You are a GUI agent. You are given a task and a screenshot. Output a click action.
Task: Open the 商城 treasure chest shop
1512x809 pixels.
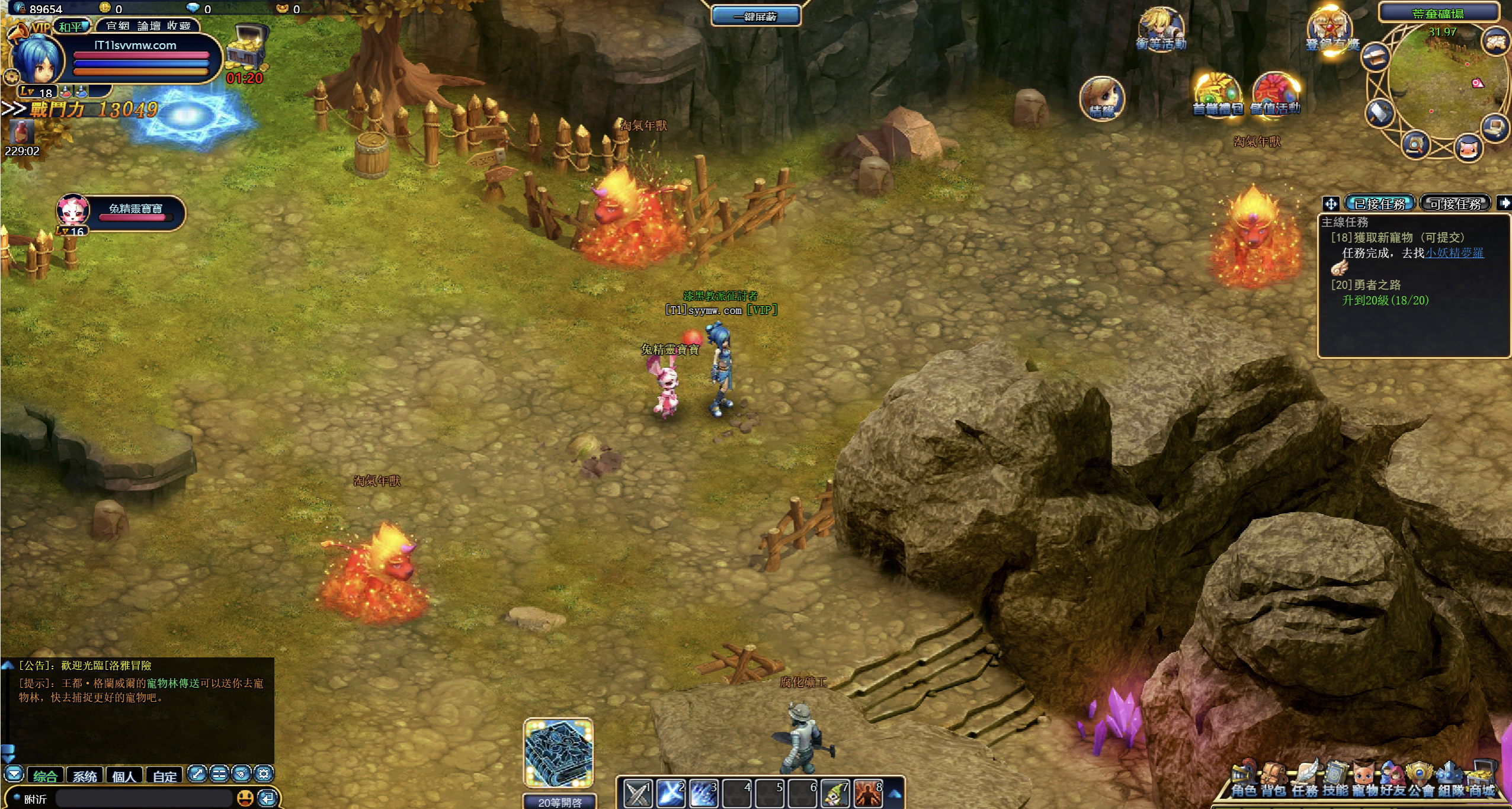[1481, 781]
